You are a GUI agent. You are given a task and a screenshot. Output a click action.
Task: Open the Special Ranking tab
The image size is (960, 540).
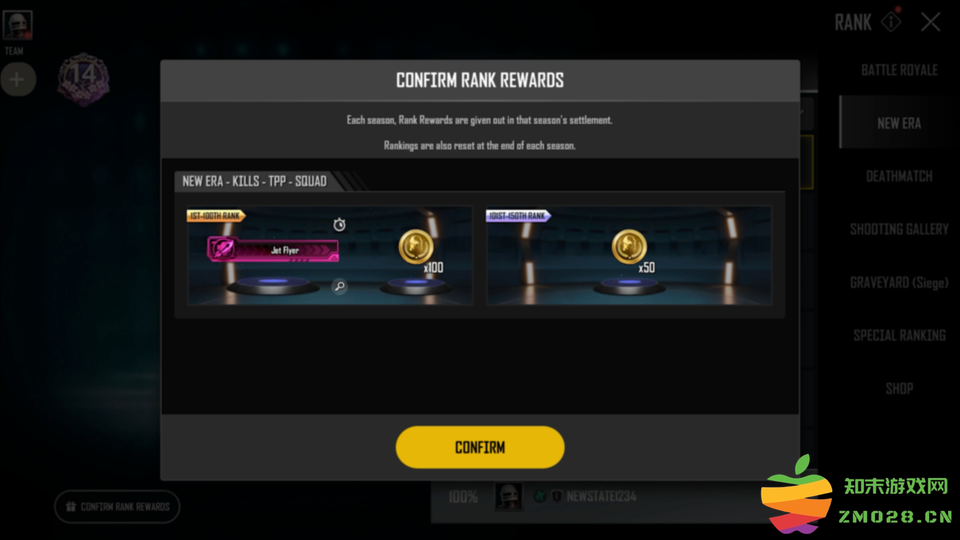pos(899,335)
